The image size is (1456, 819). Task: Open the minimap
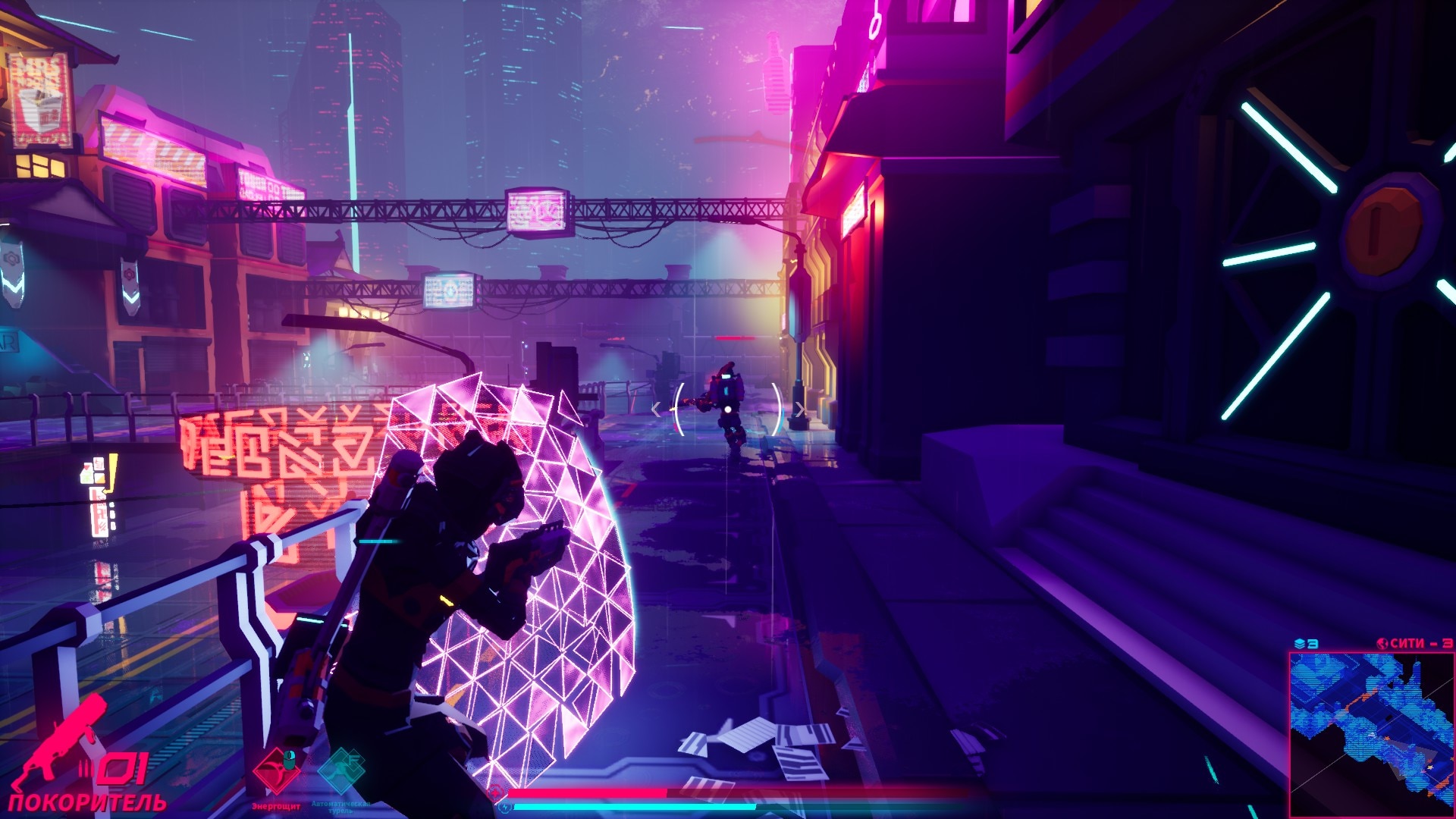pyautogui.click(x=1371, y=733)
